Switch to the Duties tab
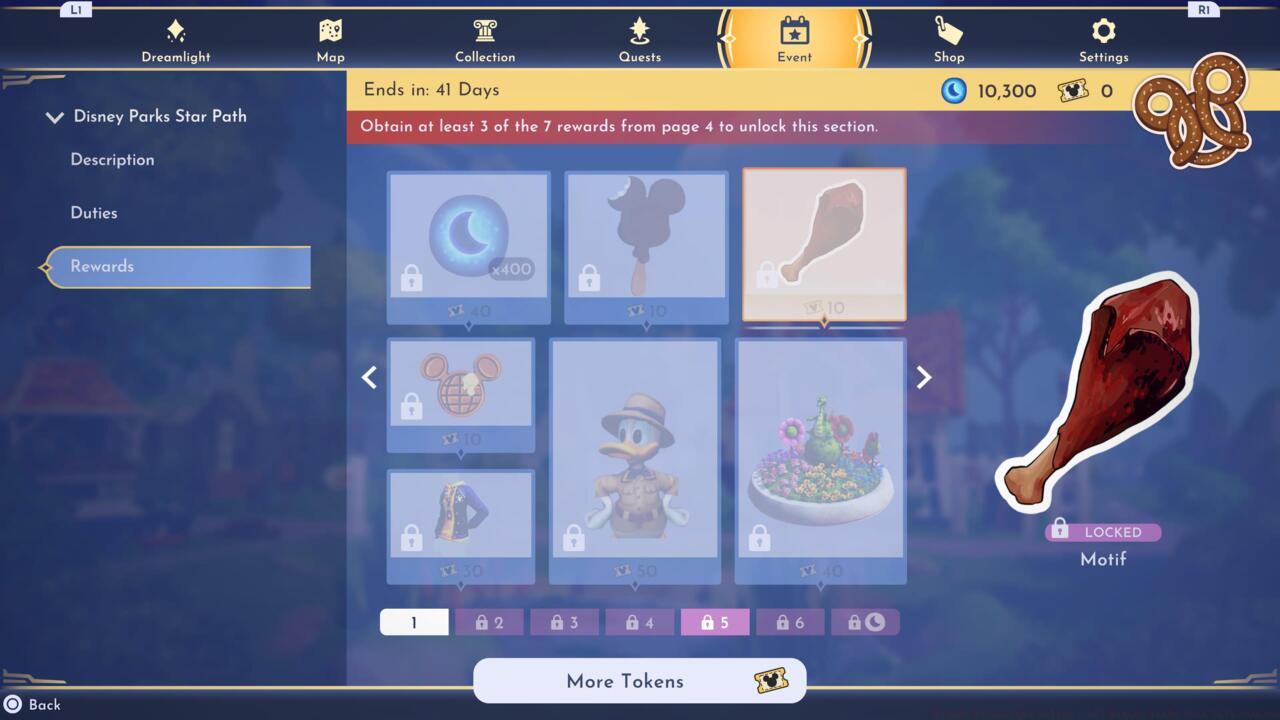Screen dimensions: 1280x720 (93, 212)
